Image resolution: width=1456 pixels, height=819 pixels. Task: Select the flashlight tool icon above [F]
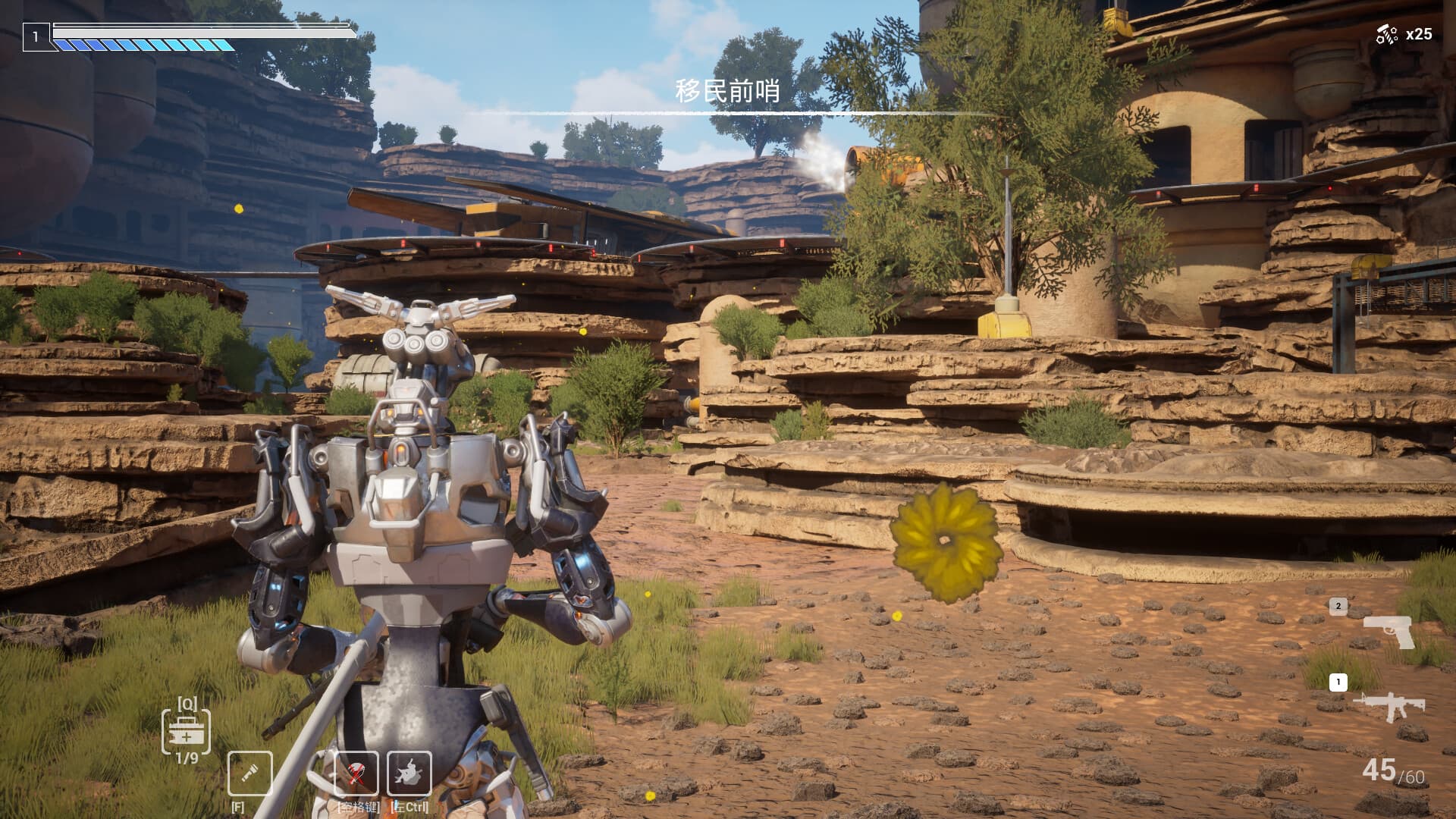point(250,772)
